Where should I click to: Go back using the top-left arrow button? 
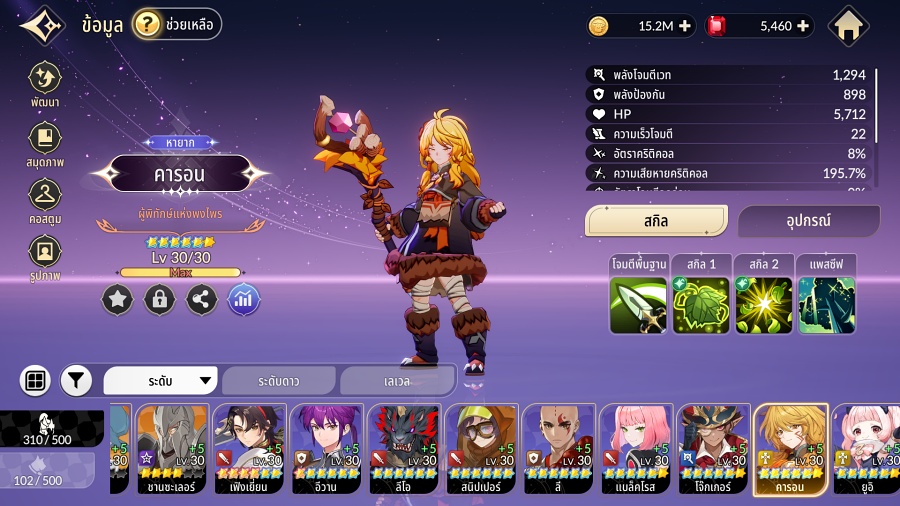(41, 27)
